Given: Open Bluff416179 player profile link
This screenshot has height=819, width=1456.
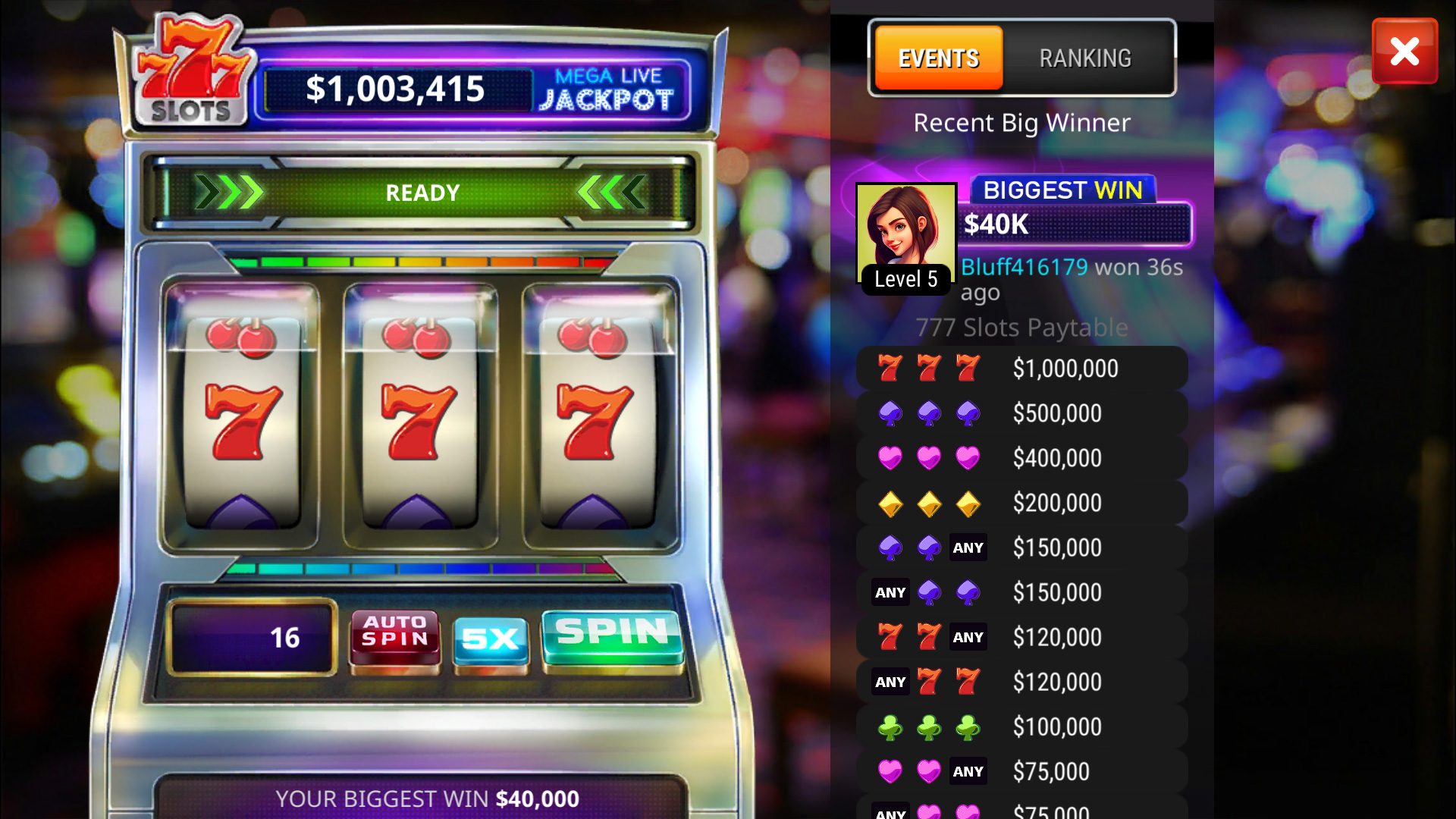Looking at the screenshot, I should (1024, 267).
